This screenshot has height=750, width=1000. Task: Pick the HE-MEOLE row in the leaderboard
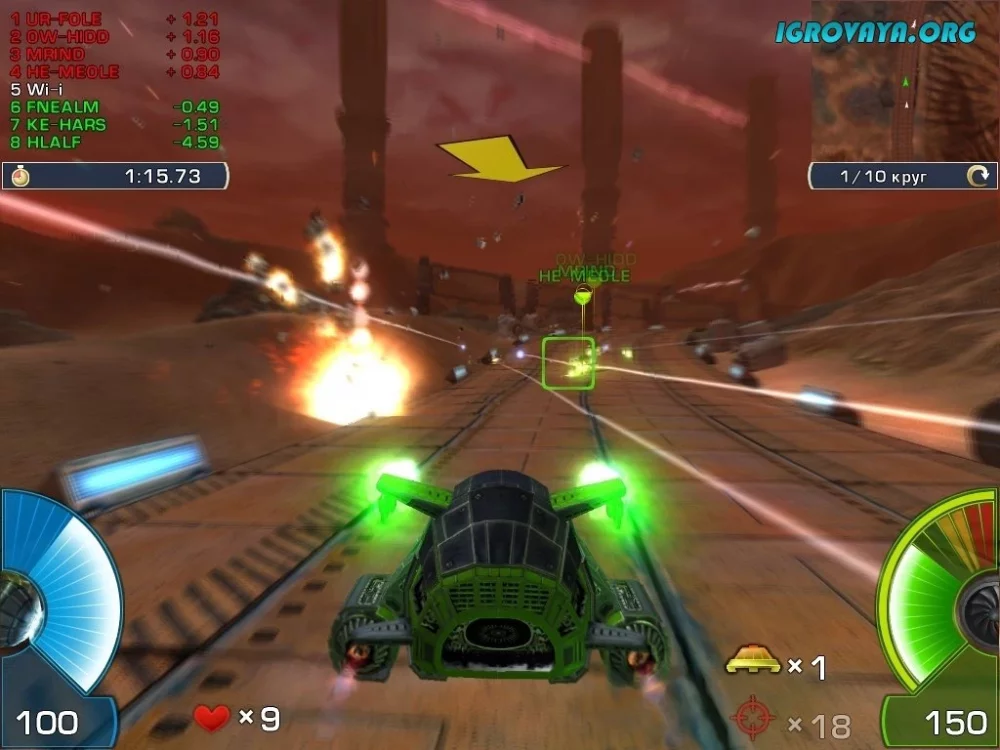(x=66, y=72)
